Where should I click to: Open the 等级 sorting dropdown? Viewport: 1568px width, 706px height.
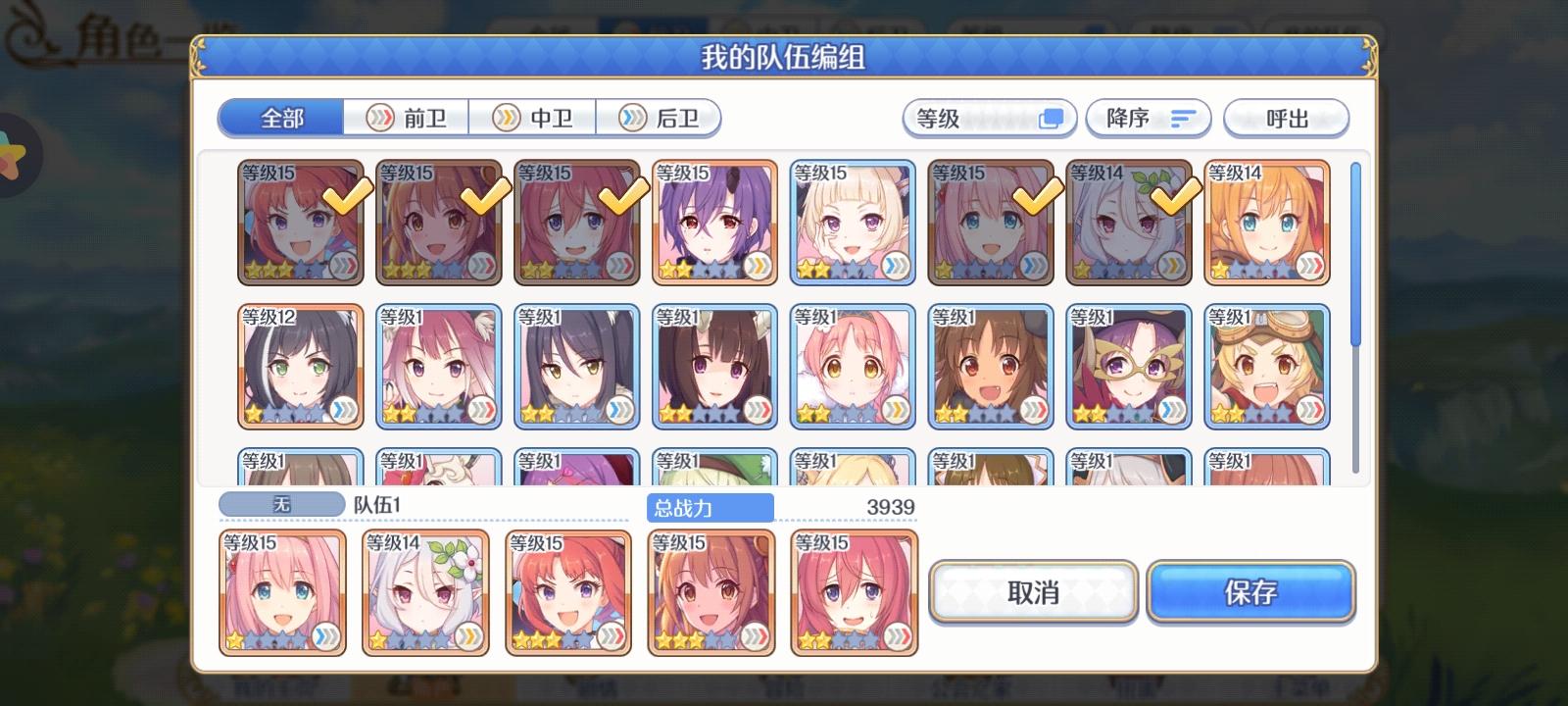pos(988,117)
